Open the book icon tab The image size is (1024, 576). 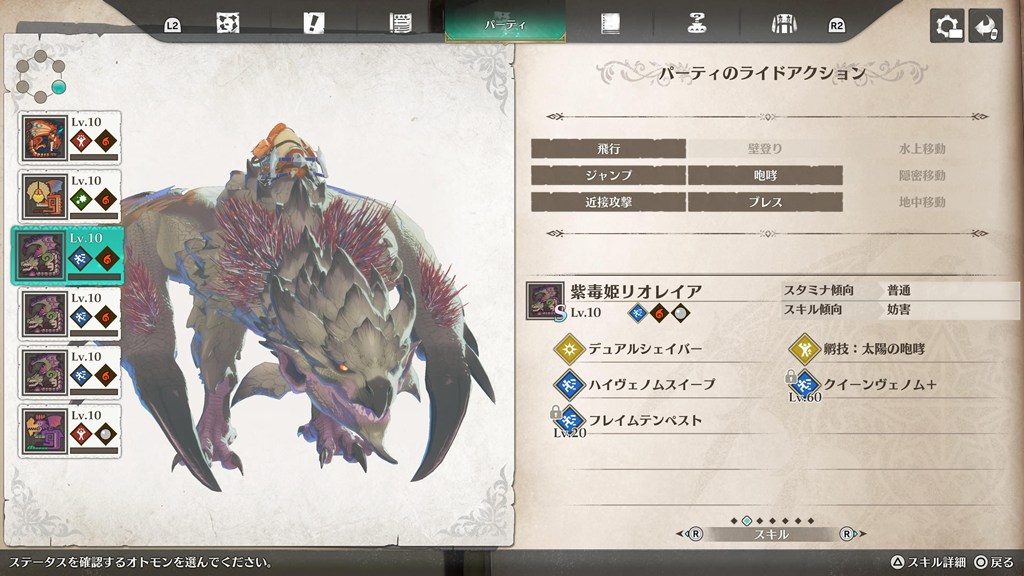[608, 23]
